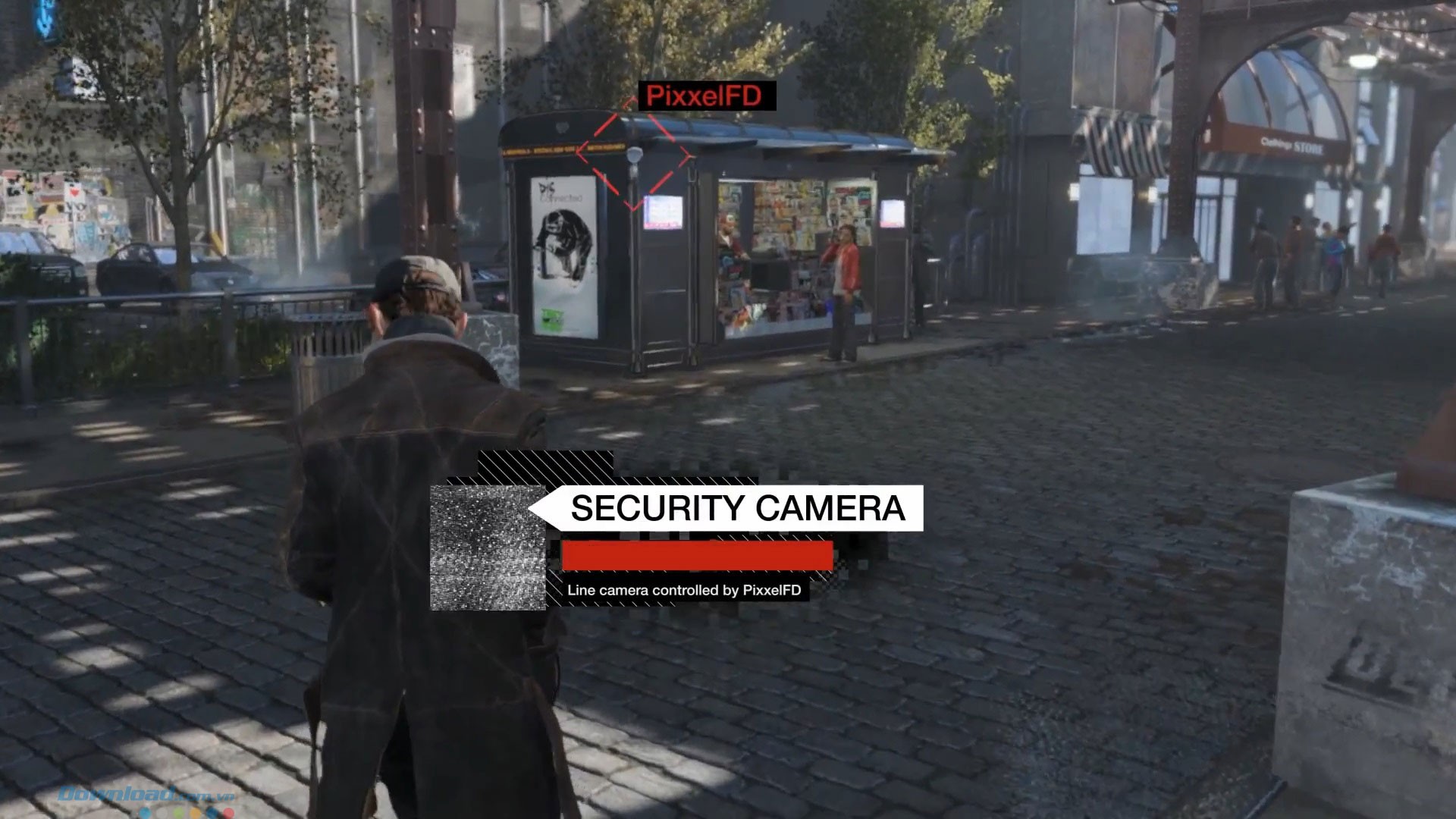Click the PixxelFD player name tag
Image resolution: width=1456 pixels, height=819 pixels.
click(704, 96)
